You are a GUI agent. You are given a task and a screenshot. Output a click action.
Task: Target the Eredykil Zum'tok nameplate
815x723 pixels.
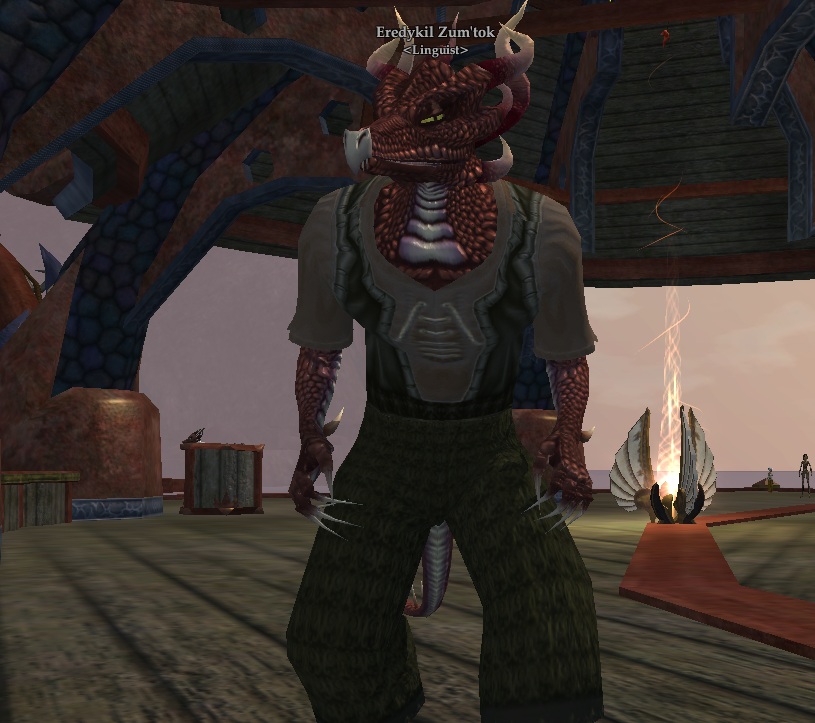click(x=436, y=33)
